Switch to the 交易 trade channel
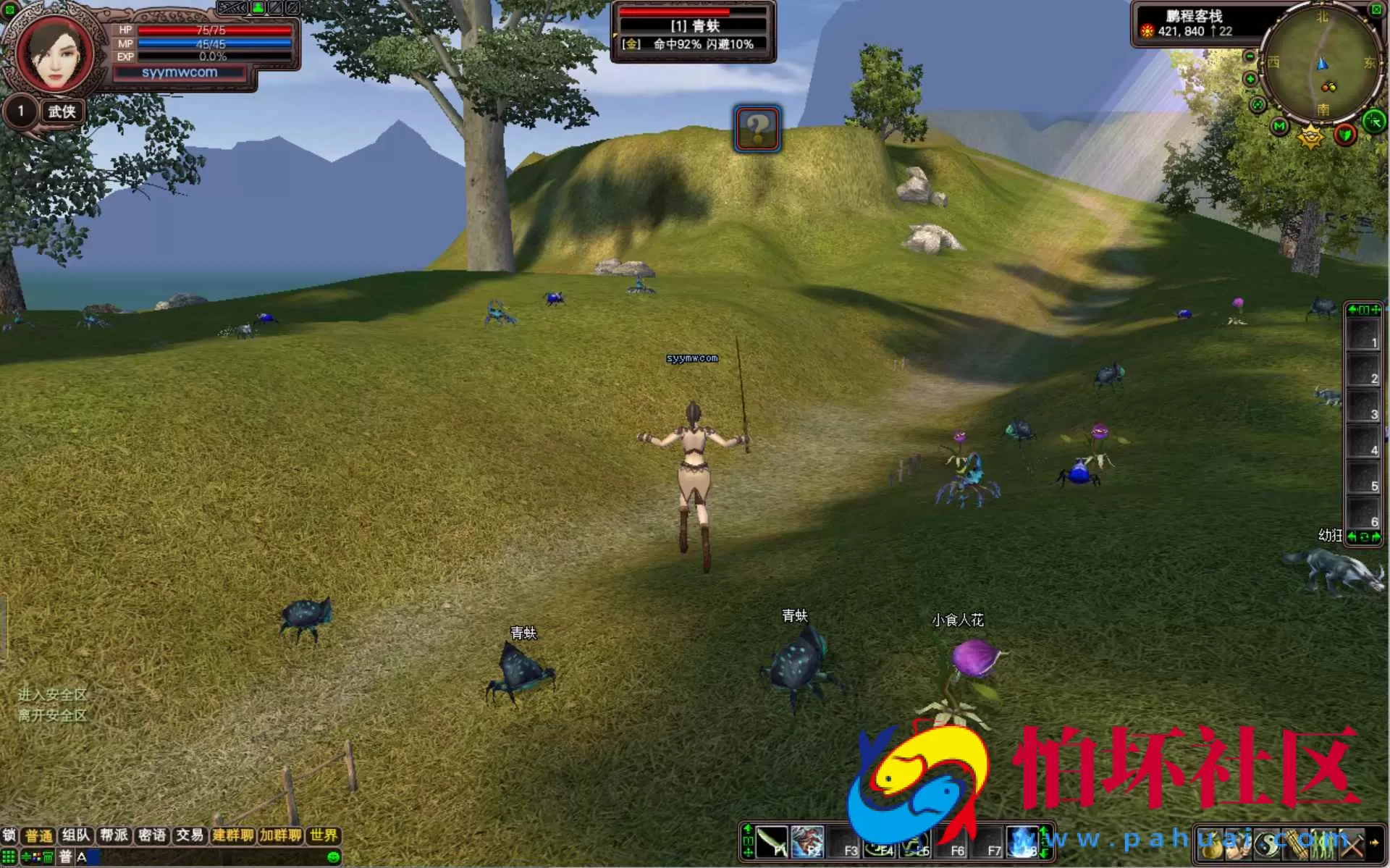 pos(190,835)
